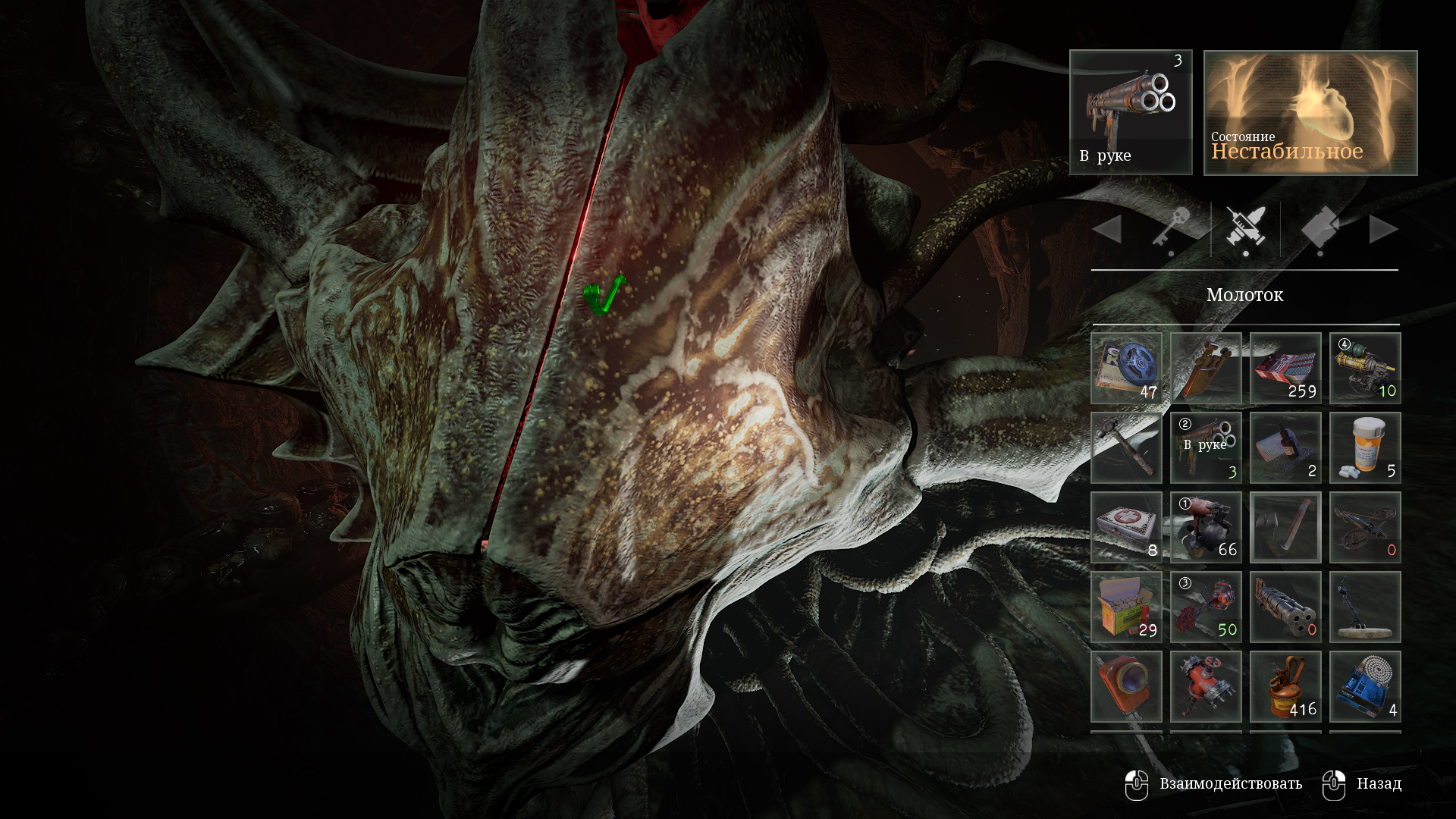The width and height of the screenshot is (1456, 819).
Task: Select the crowbar item slot
Action: 1285,527
